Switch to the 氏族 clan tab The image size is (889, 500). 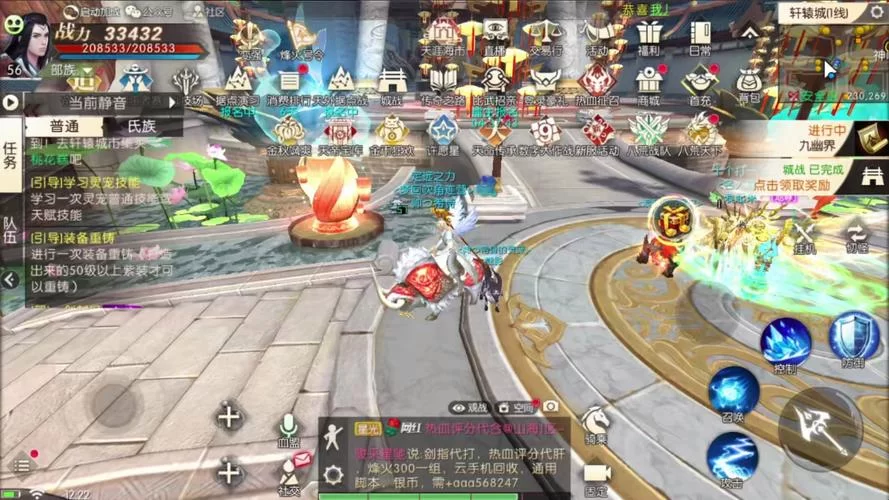[142, 126]
